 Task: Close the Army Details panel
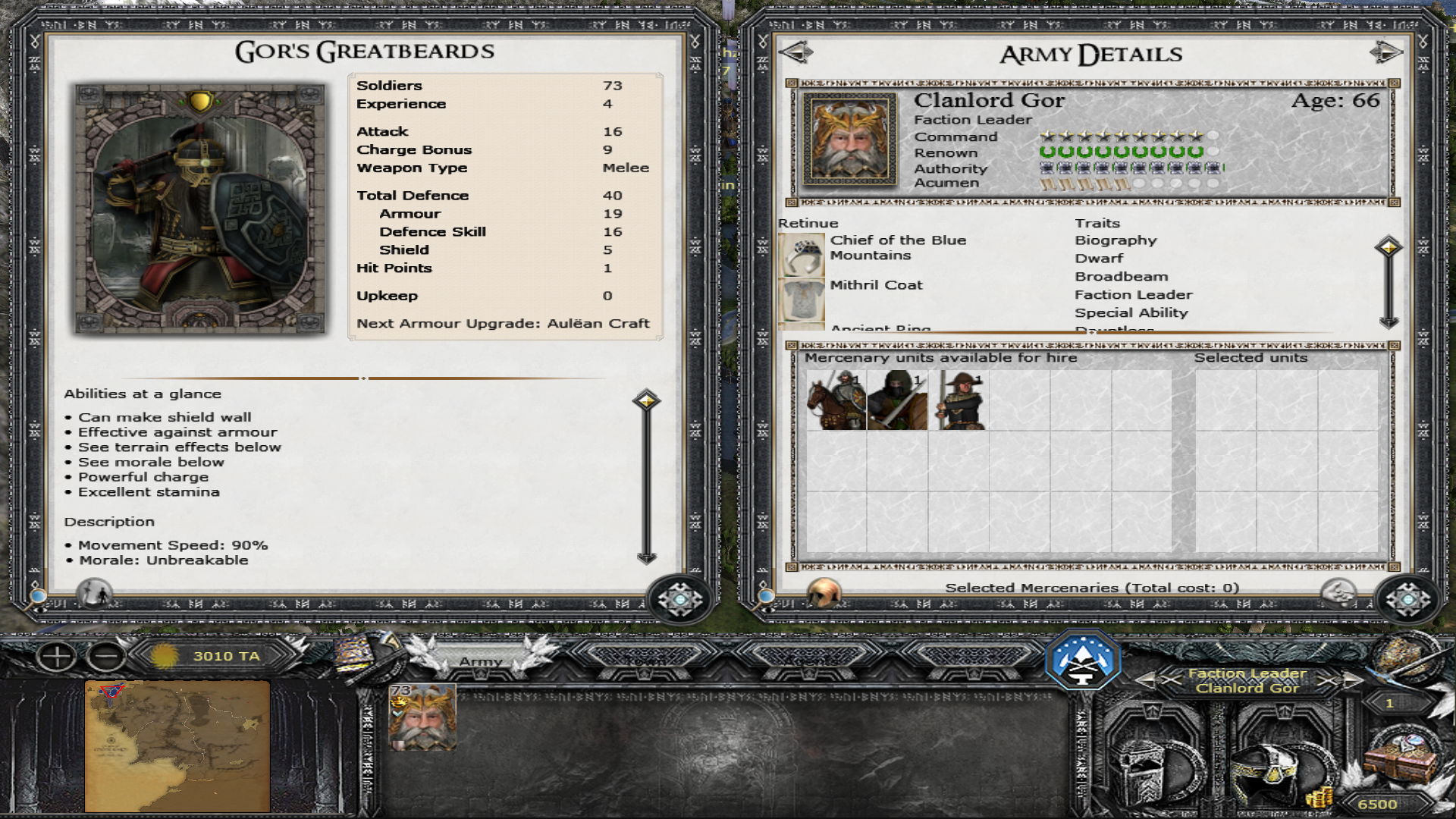point(1407,600)
